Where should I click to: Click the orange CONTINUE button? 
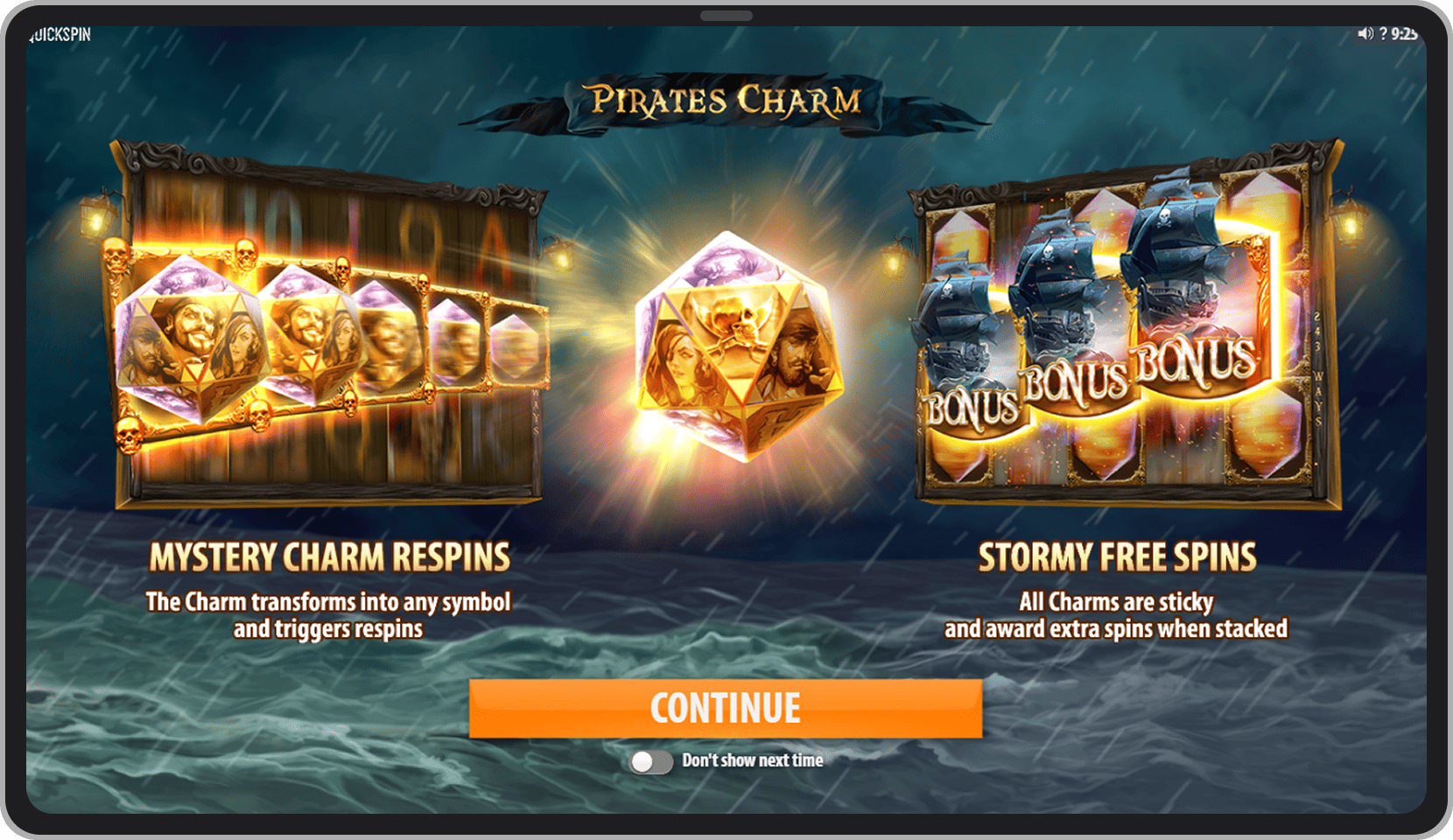pyautogui.click(x=725, y=708)
